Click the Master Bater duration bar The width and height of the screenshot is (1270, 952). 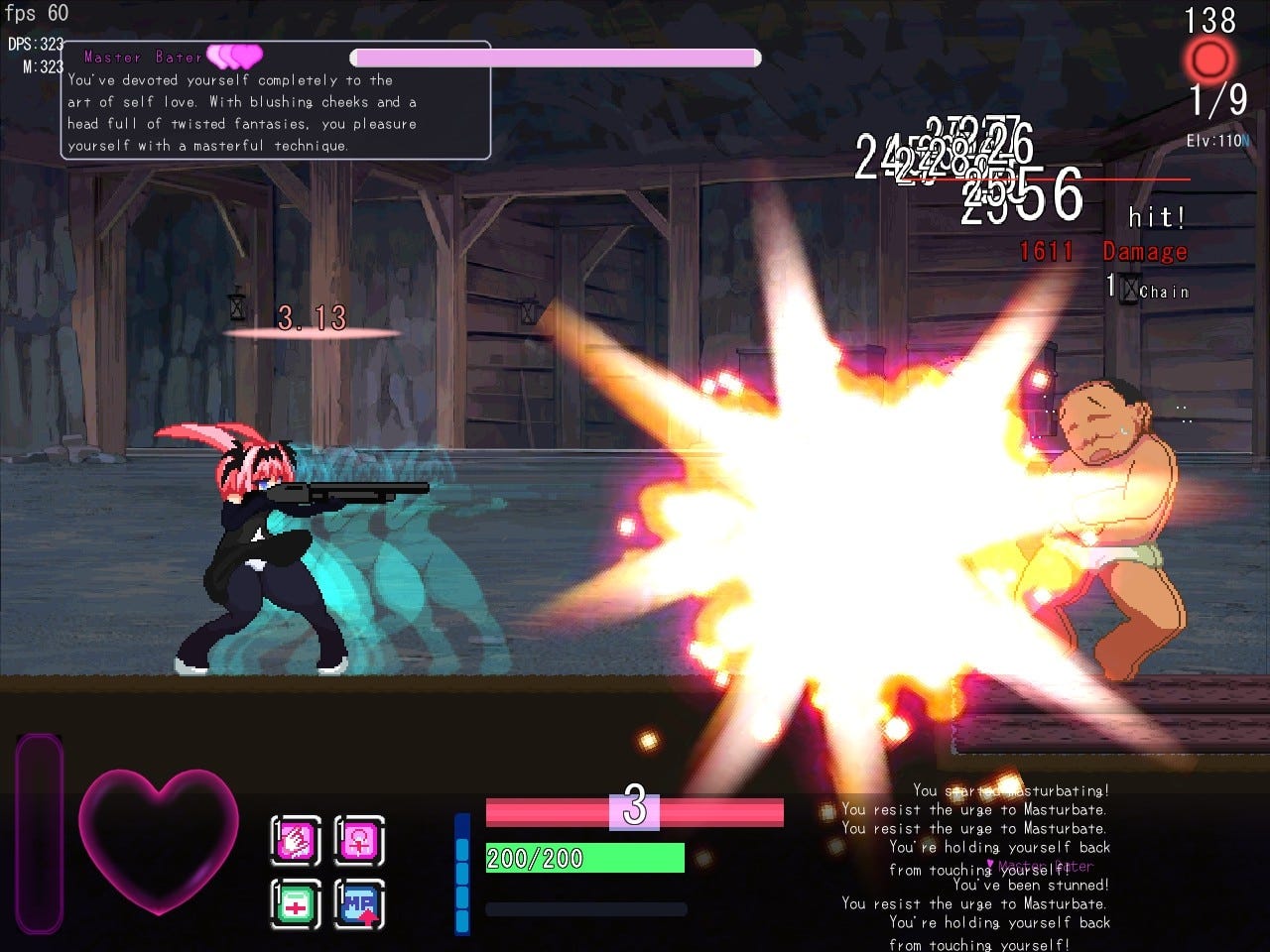tap(556, 58)
